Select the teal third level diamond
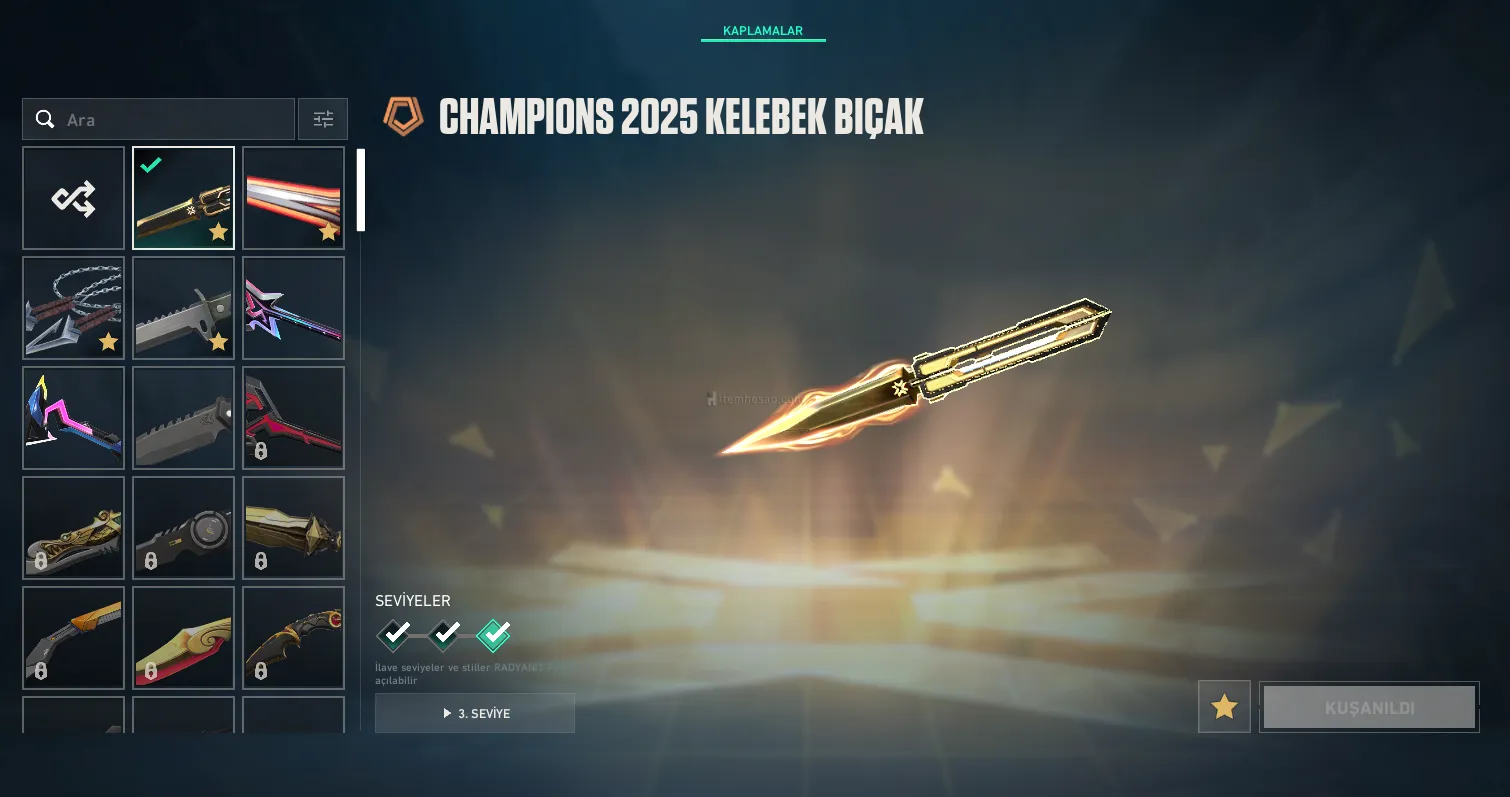This screenshot has height=797, width=1510. click(494, 634)
